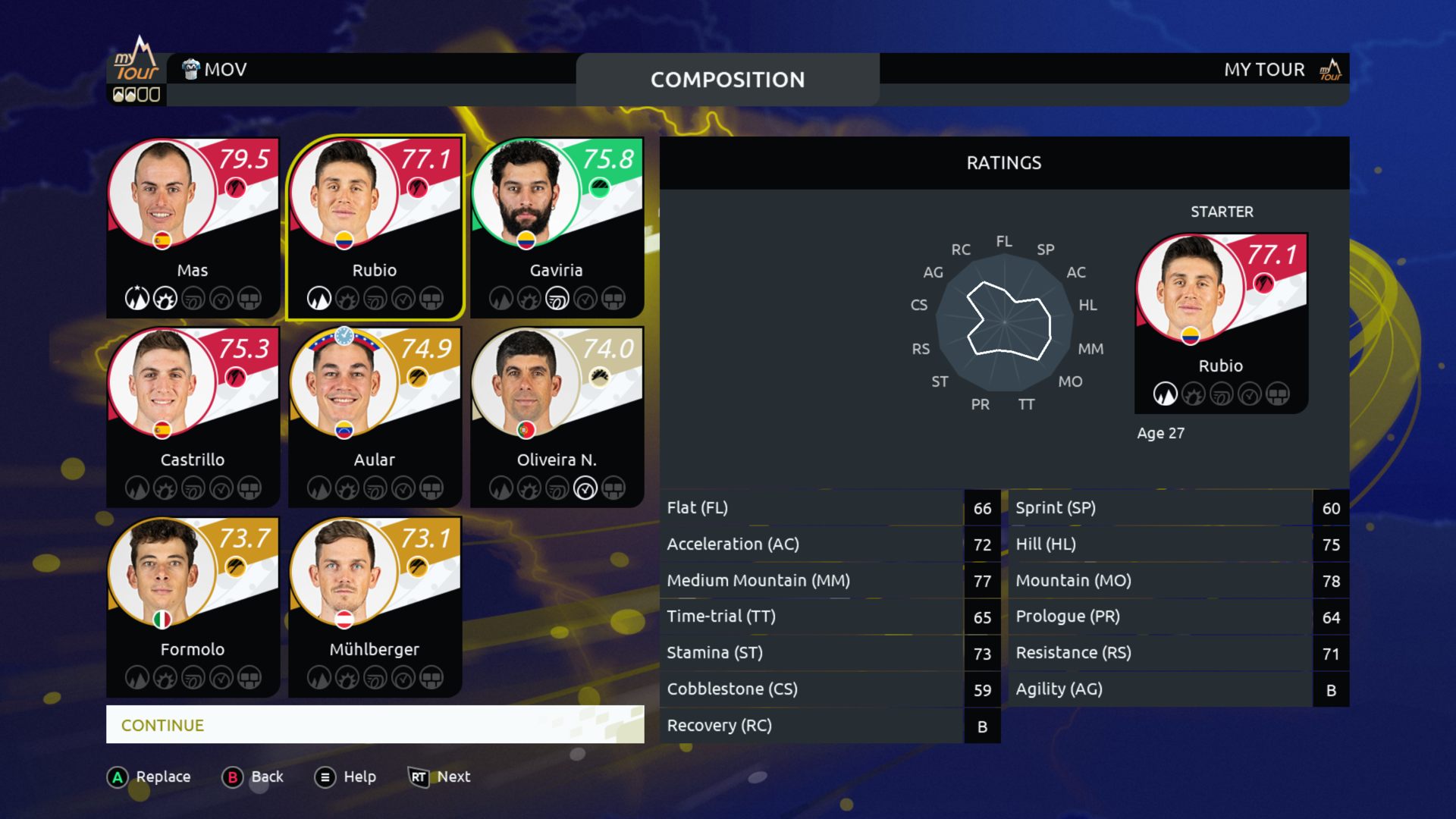Pick the Formolo rider card

pos(193,607)
